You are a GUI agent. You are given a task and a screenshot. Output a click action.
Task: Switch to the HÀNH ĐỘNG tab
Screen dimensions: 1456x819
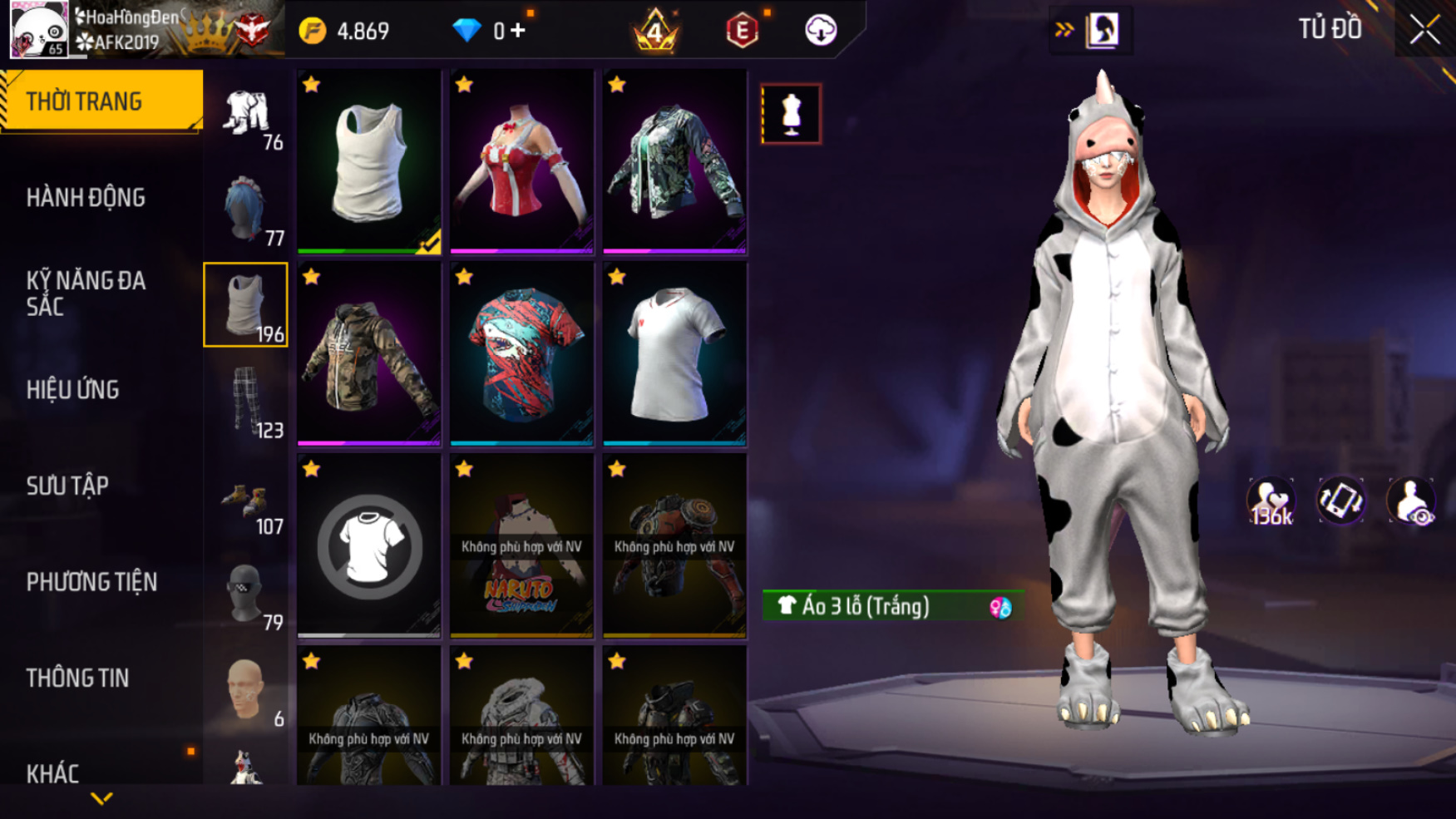pos(86,198)
